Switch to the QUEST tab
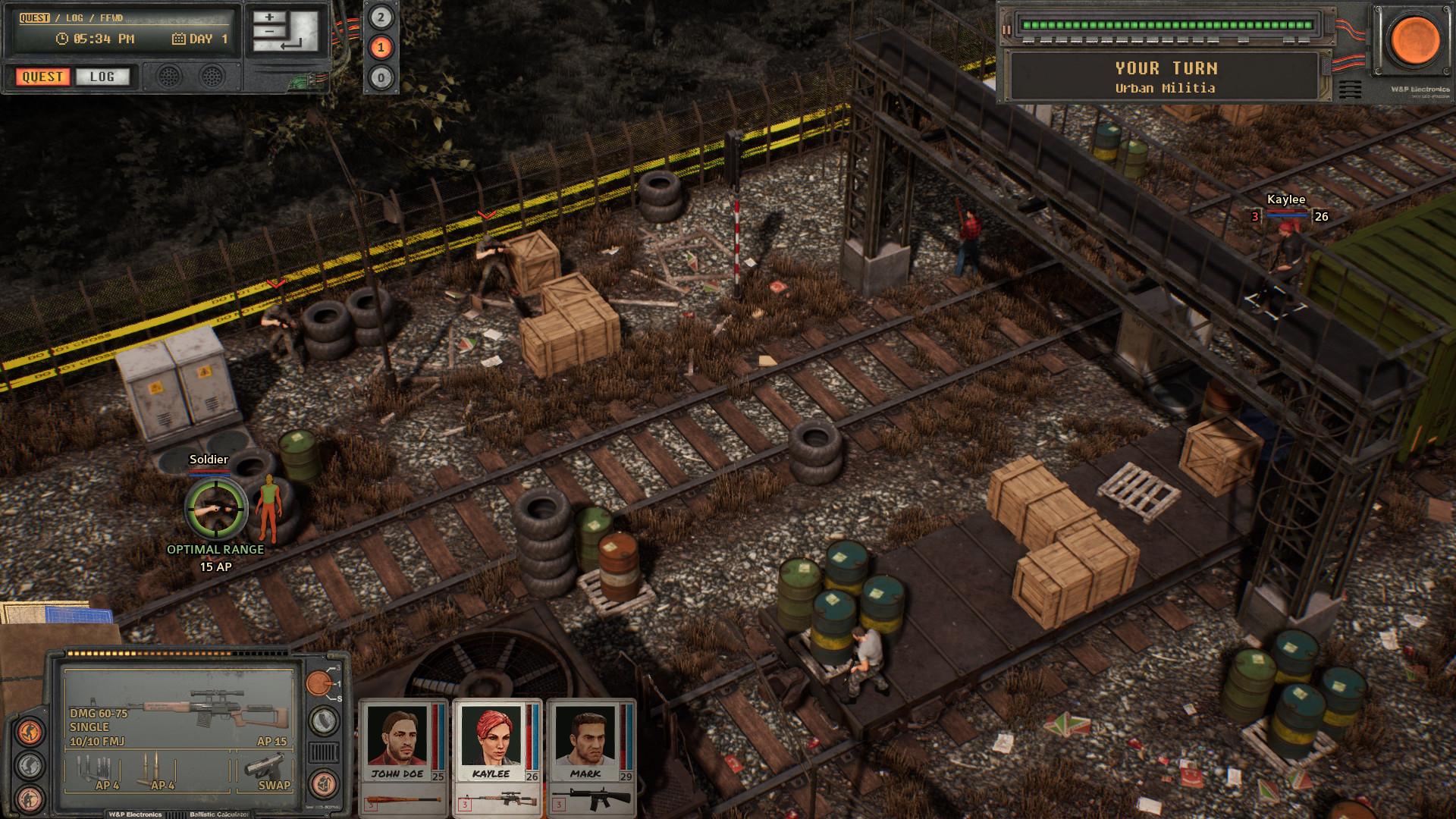This screenshot has height=819, width=1456. 42,77
